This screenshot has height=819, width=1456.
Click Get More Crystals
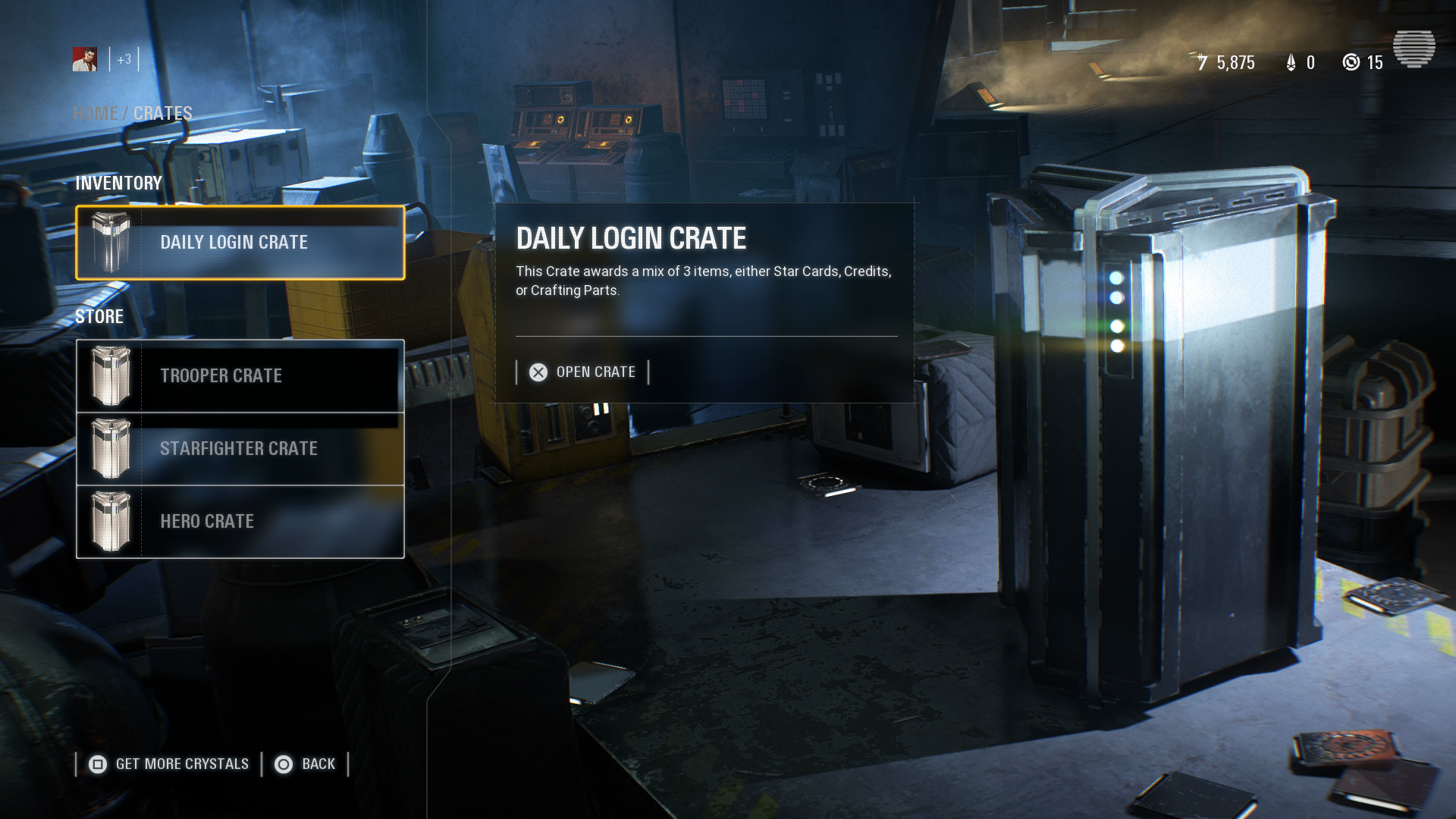tap(181, 764)
